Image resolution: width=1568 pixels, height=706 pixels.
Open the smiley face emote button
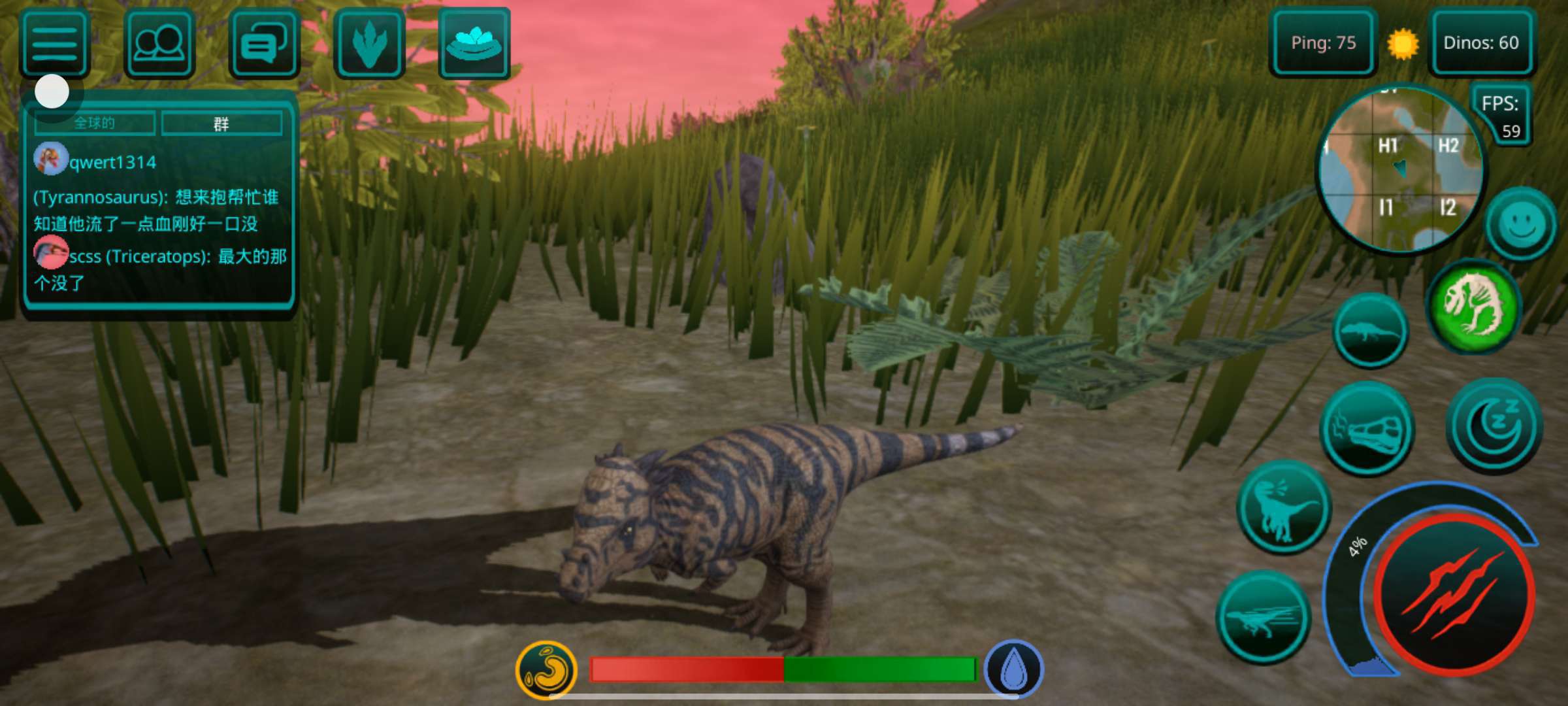(x=1521, y=224)
